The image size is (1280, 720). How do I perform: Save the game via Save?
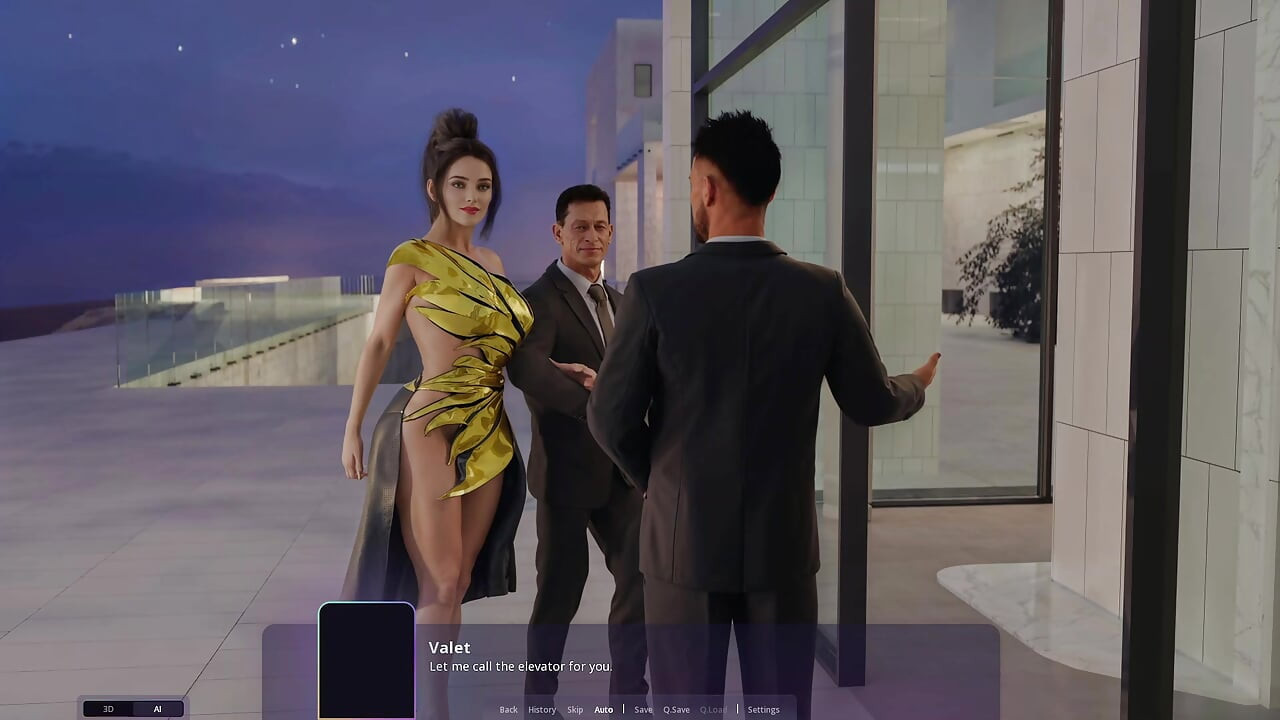pos(643,709)
